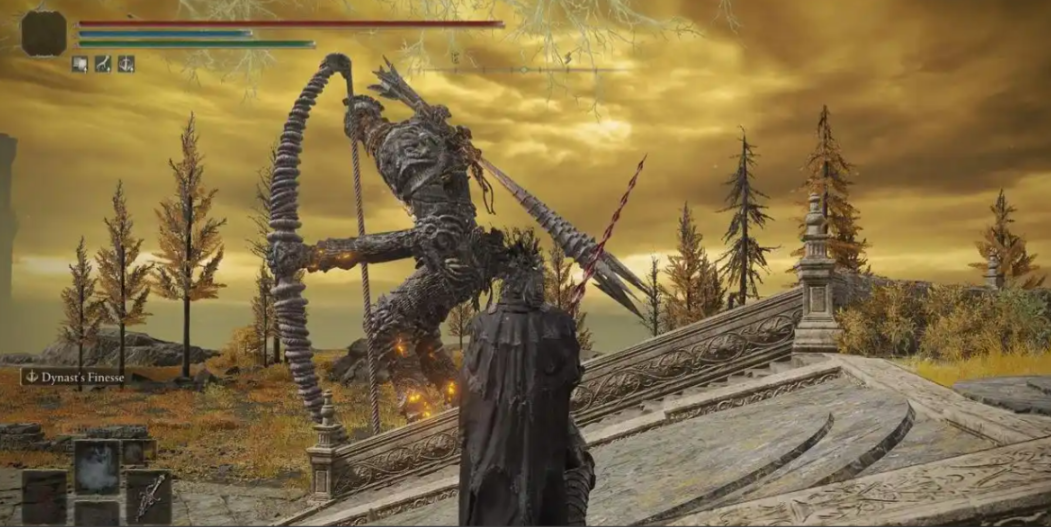
Task: Click the bent-branch status buff icon
Action: point(103,64)
